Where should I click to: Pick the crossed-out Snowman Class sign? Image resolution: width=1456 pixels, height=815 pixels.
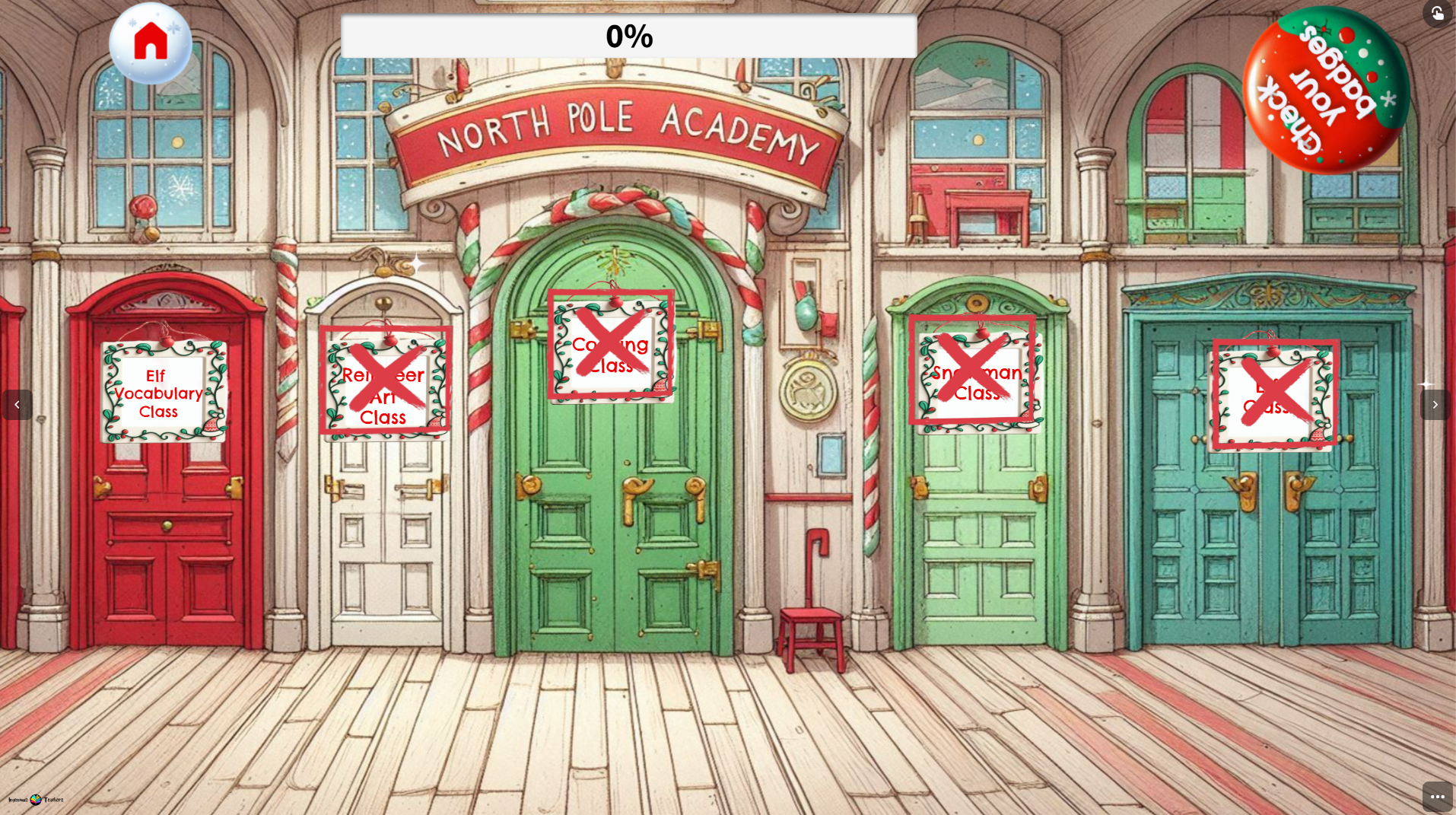971,369
